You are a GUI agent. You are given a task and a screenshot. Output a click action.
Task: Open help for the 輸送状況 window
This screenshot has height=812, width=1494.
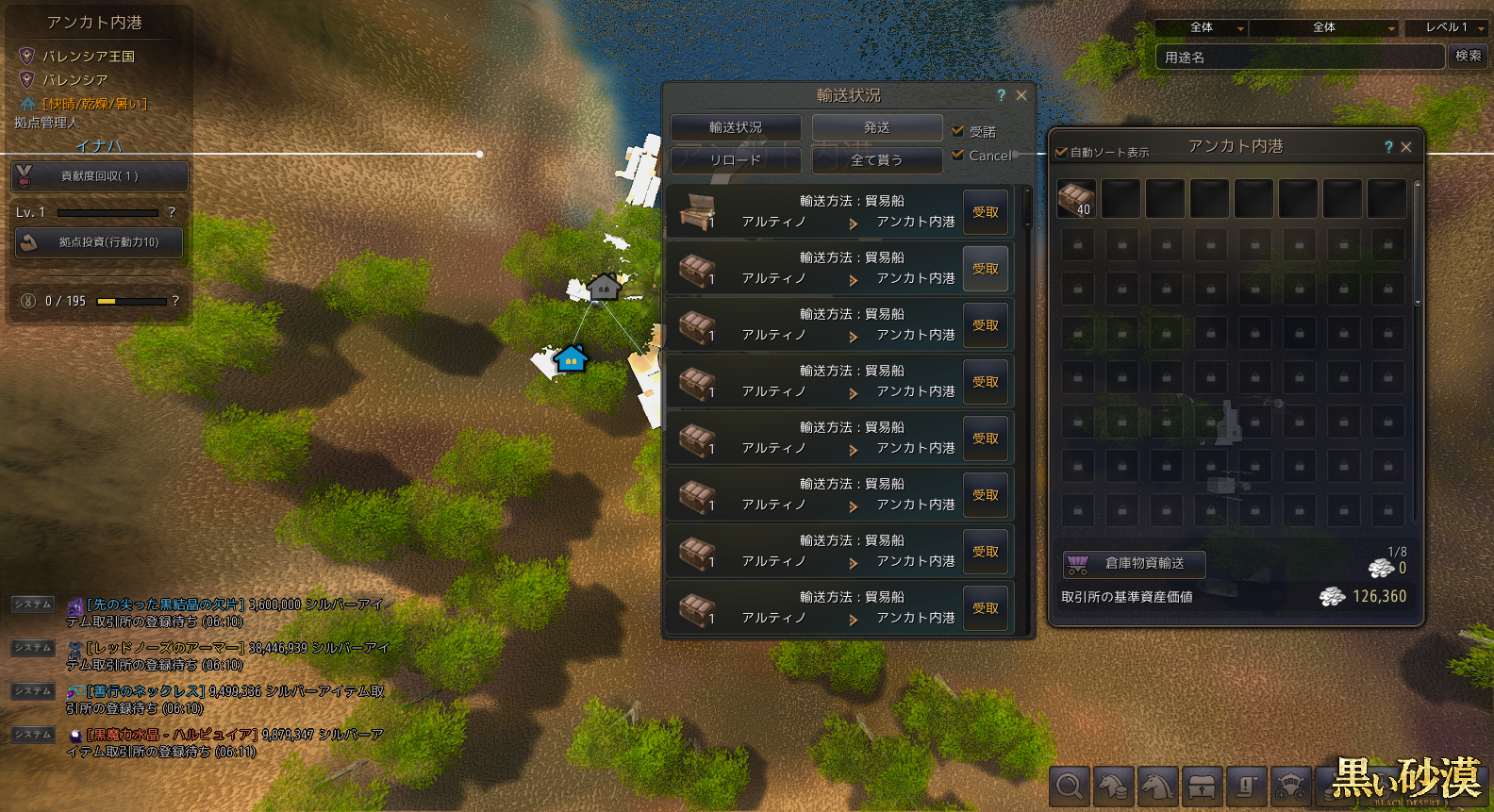1001,95
